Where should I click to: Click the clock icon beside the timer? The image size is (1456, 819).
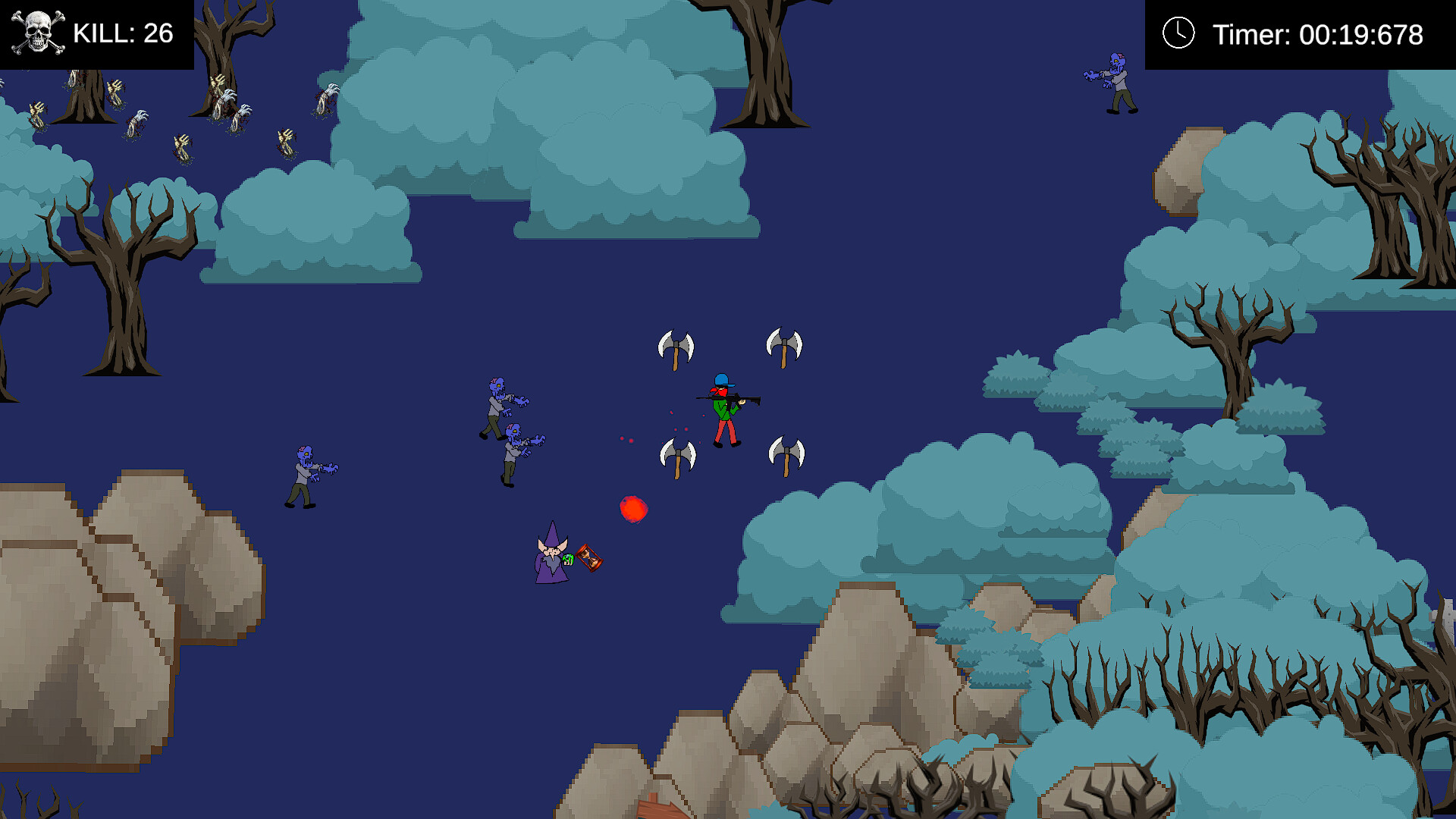(1178, 33)
